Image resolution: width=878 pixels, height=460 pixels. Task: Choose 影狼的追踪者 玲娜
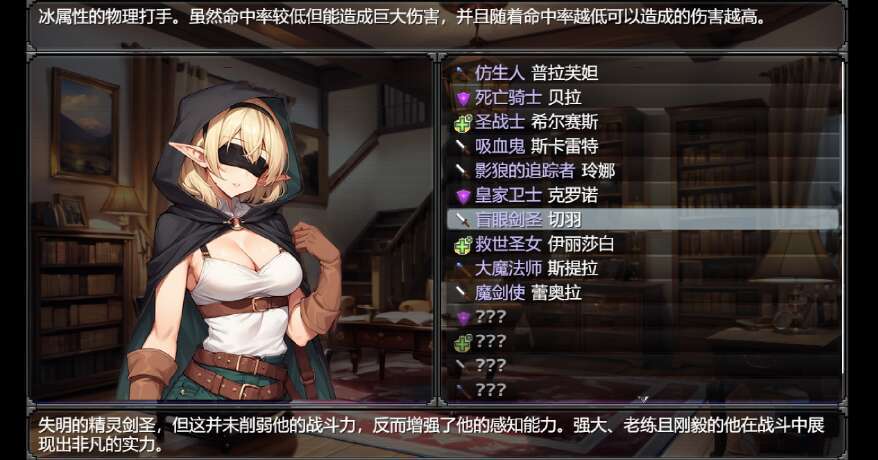tap(544, 171)
